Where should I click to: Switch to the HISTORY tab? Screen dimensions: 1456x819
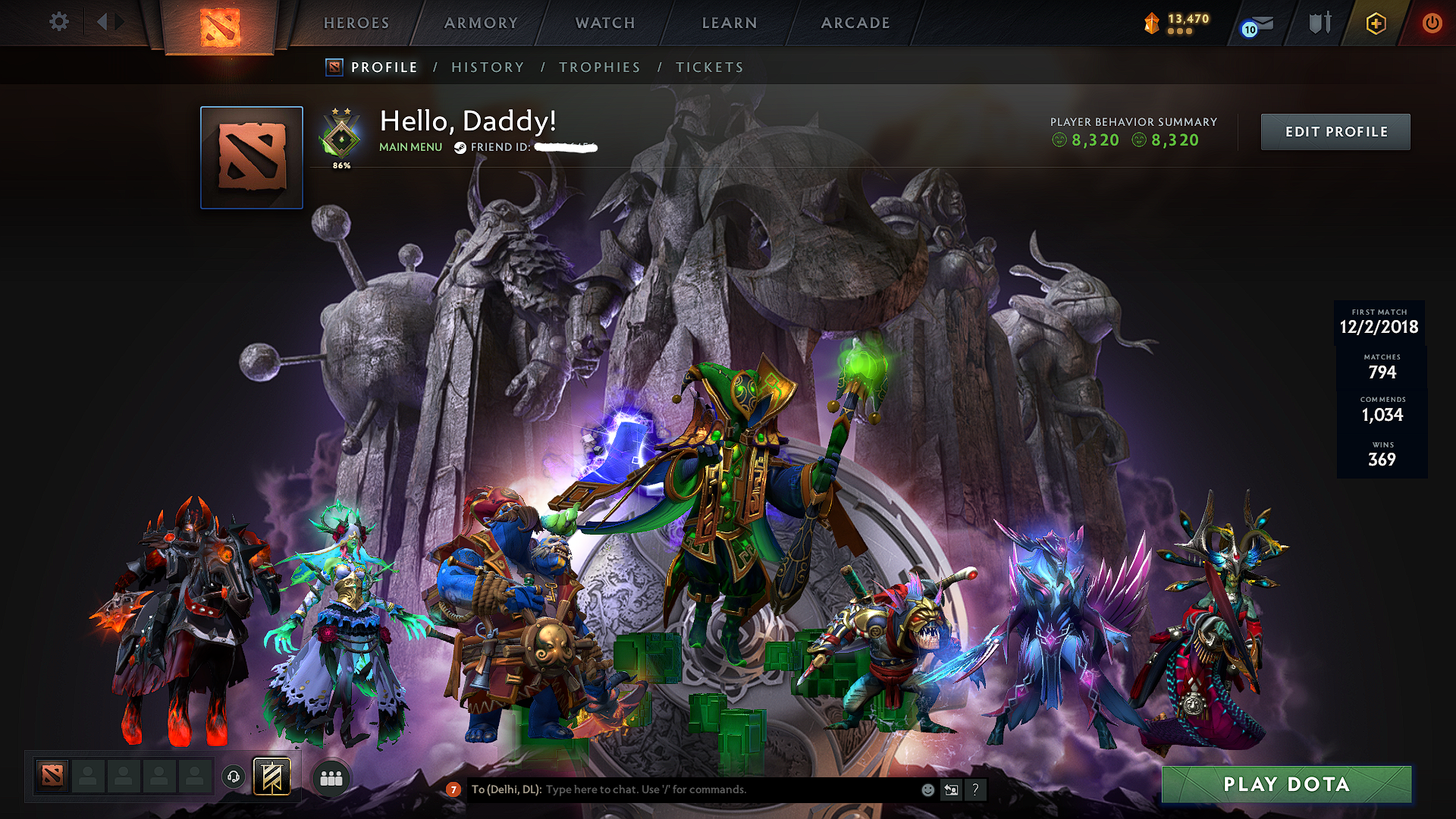(x=488, y=67)
